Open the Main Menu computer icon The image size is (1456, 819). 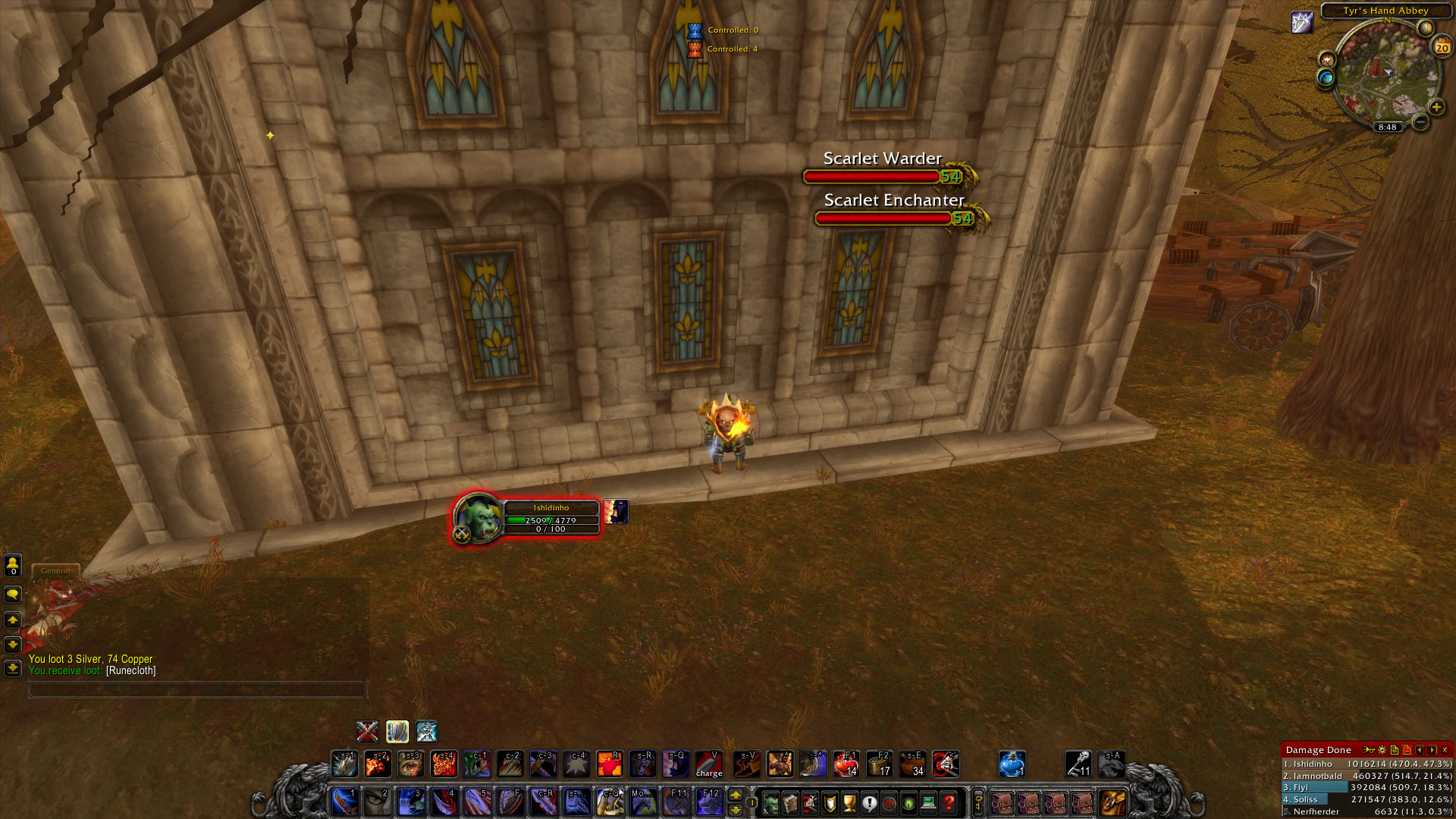929,804
